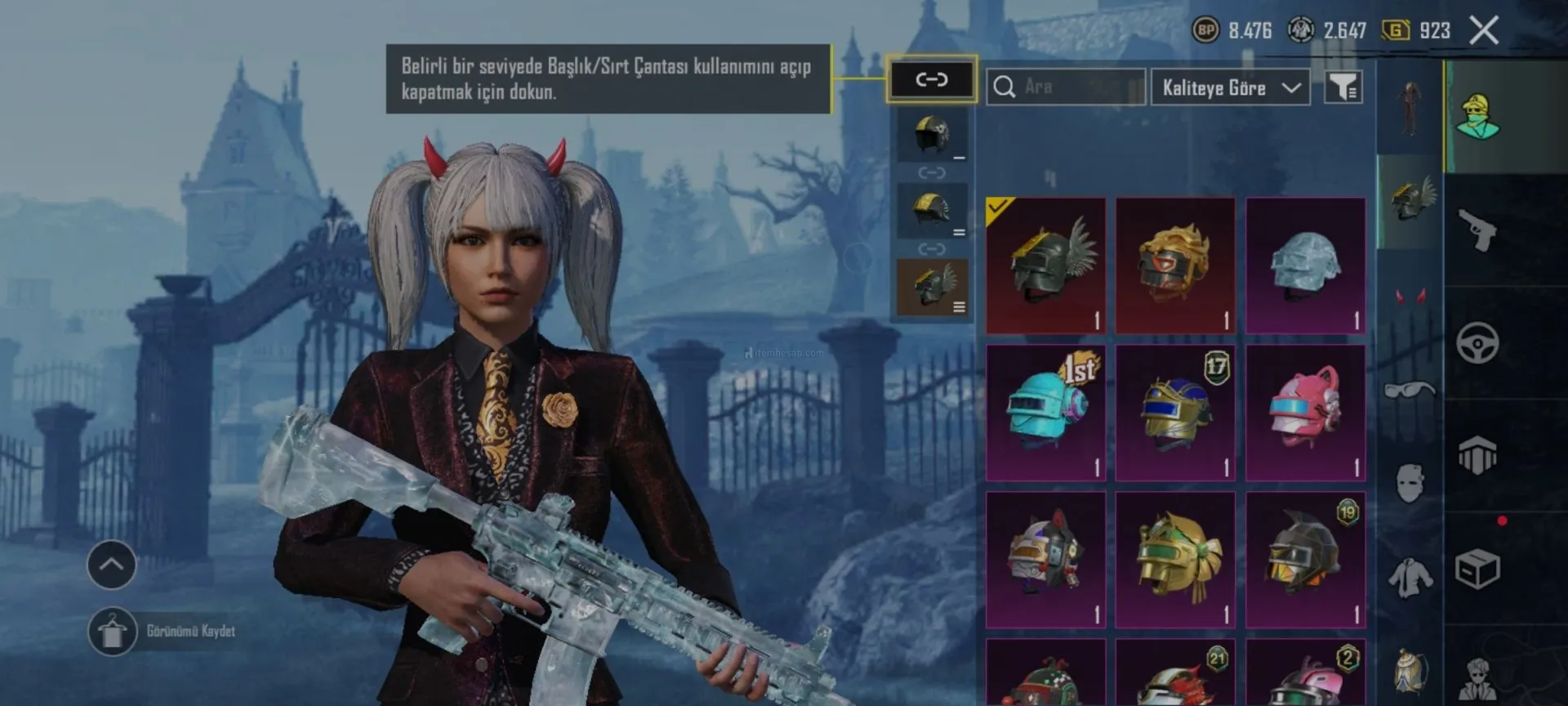This screenshot has width=1568, height=706.
Task: Pick the cyan 1st-badge helmet skin
Action: coord(1045,413)
